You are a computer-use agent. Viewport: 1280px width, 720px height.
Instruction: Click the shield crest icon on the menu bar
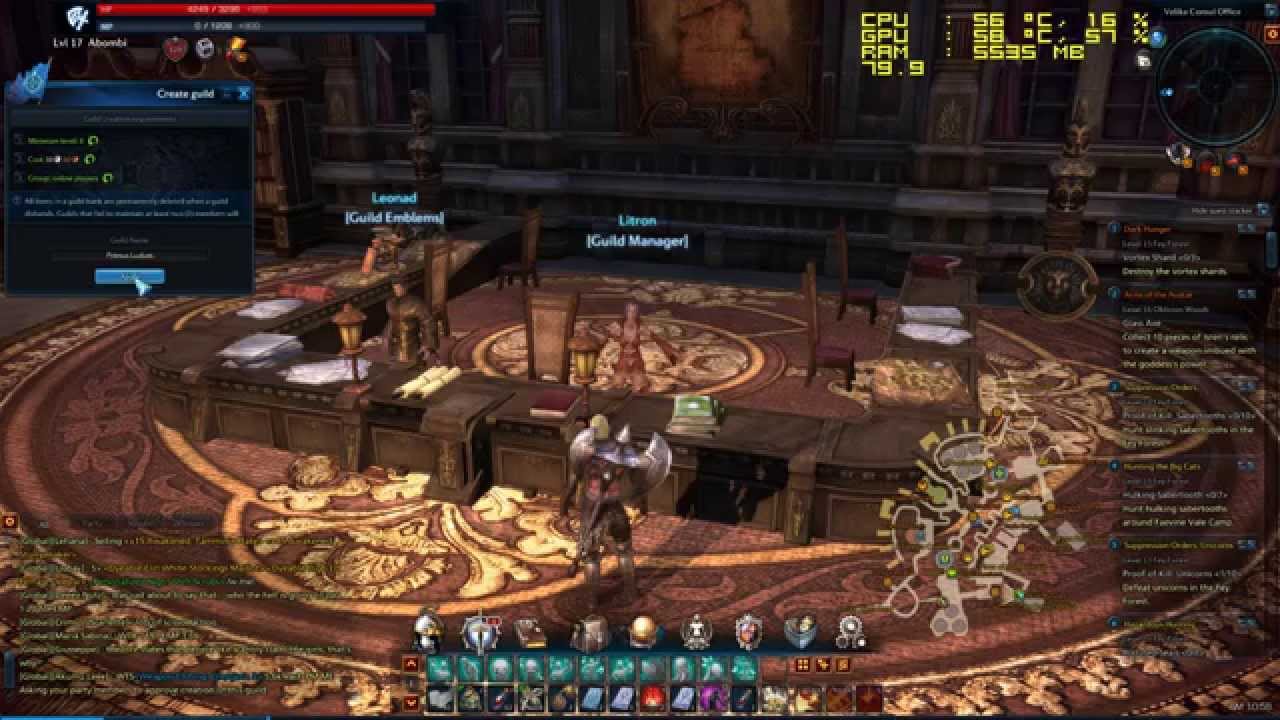pos(748,632)
